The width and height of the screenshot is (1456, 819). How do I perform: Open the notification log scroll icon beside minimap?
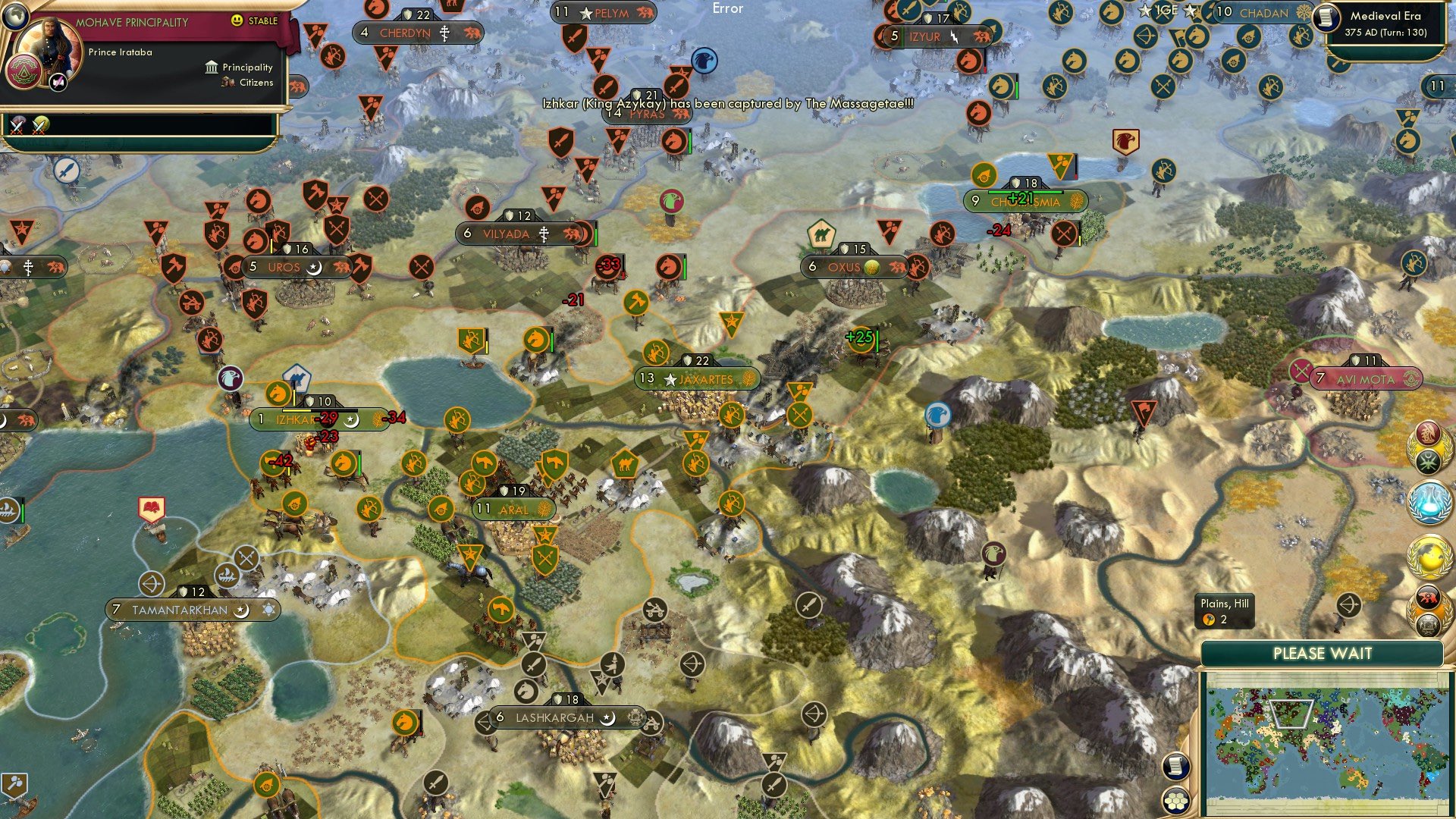point(1176,767)
